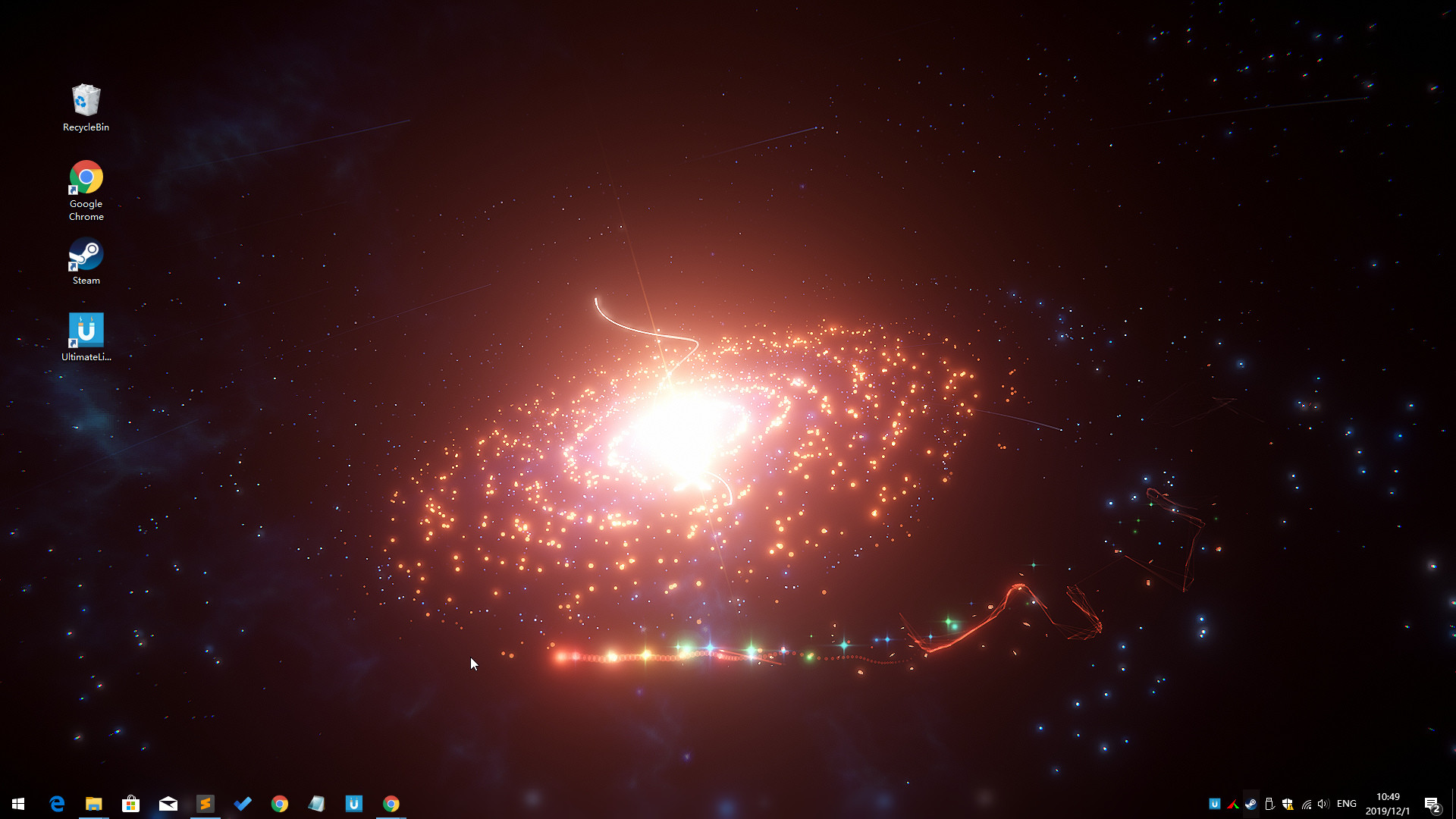
Task: Open the Start menu
Action: (17, 803)
